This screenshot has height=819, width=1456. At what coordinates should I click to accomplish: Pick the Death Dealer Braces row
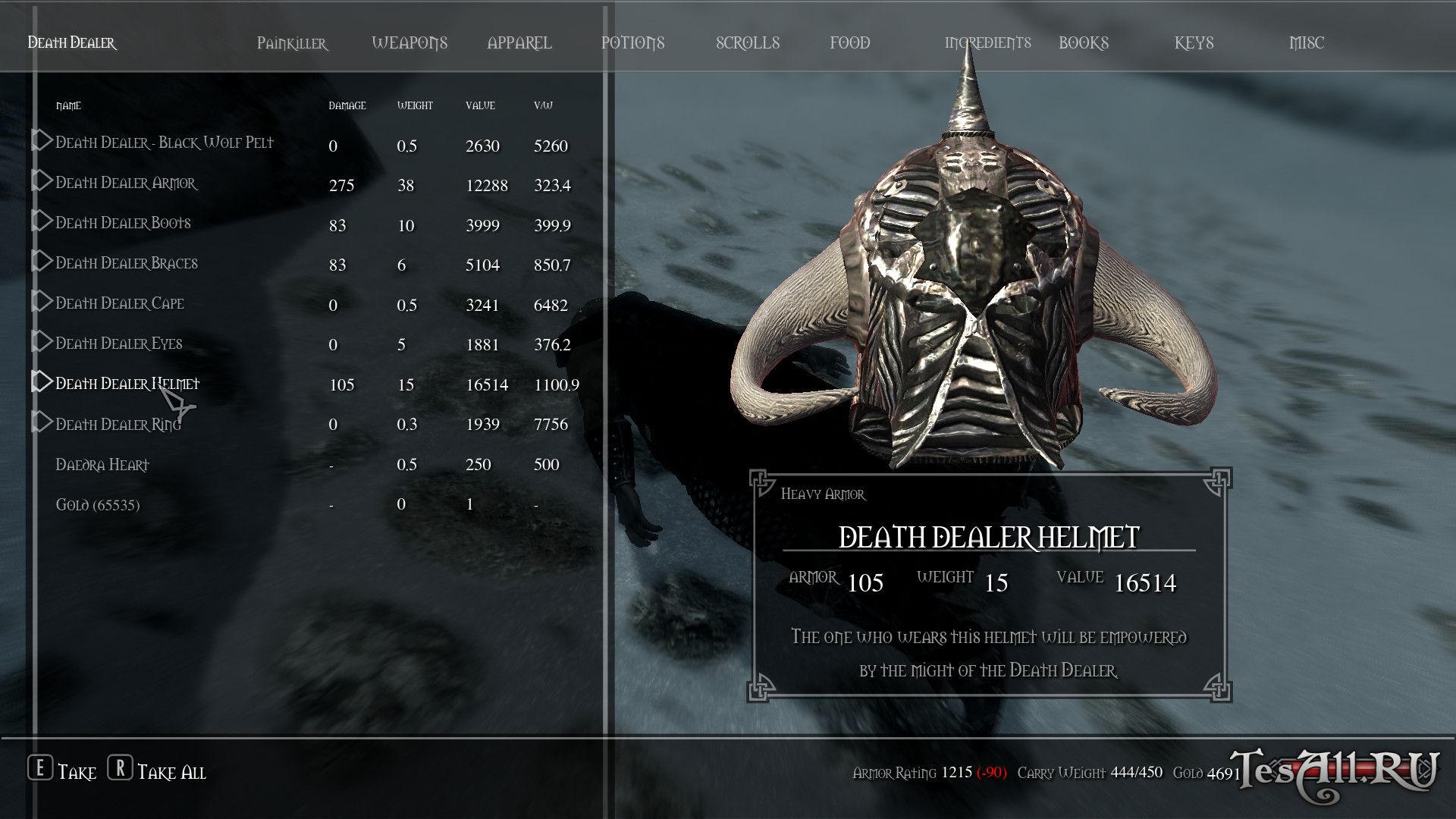pyautogui.click(x=127, y=263)
